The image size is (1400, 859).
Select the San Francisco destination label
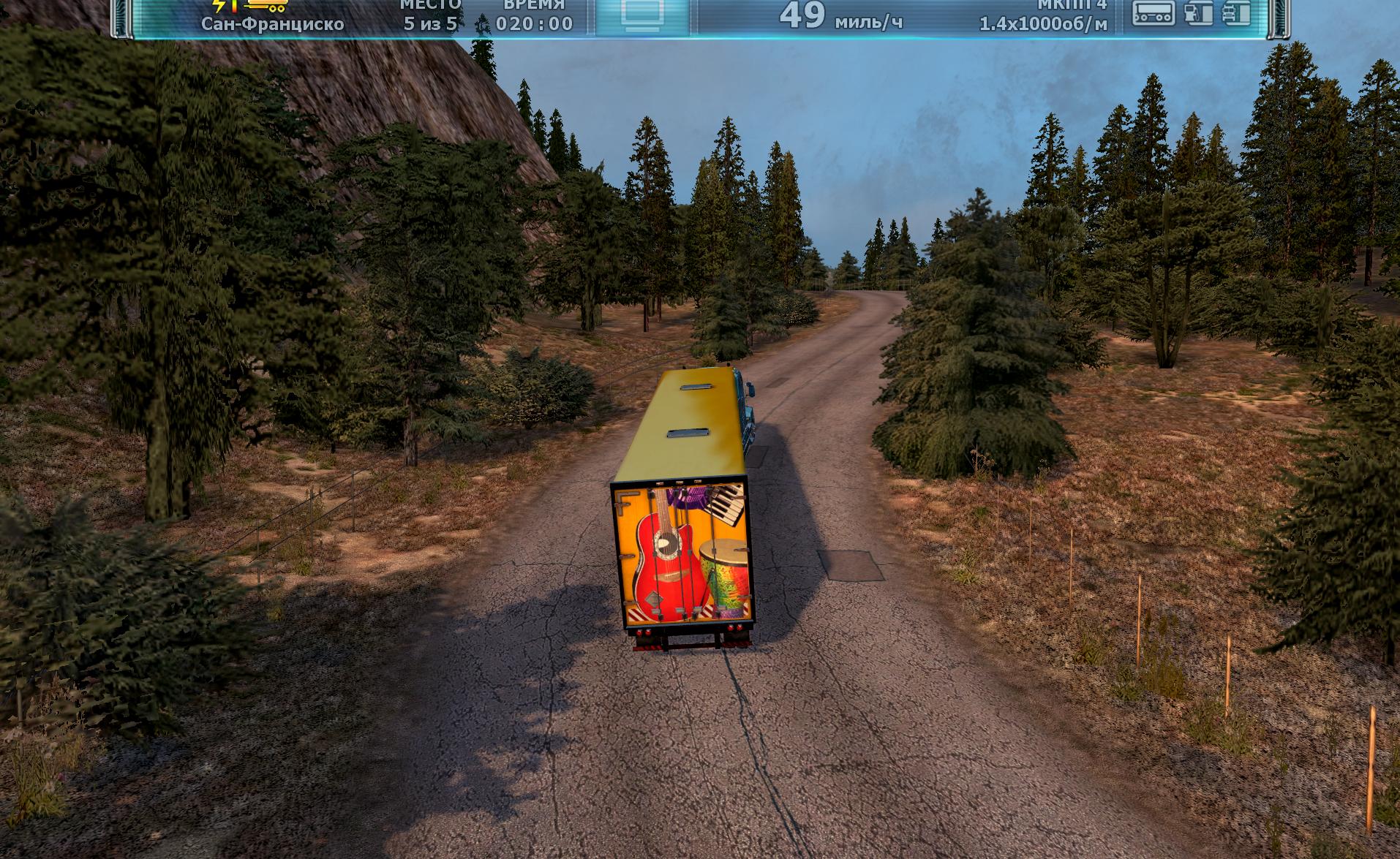pyautogui.click(x=273, y=24)
